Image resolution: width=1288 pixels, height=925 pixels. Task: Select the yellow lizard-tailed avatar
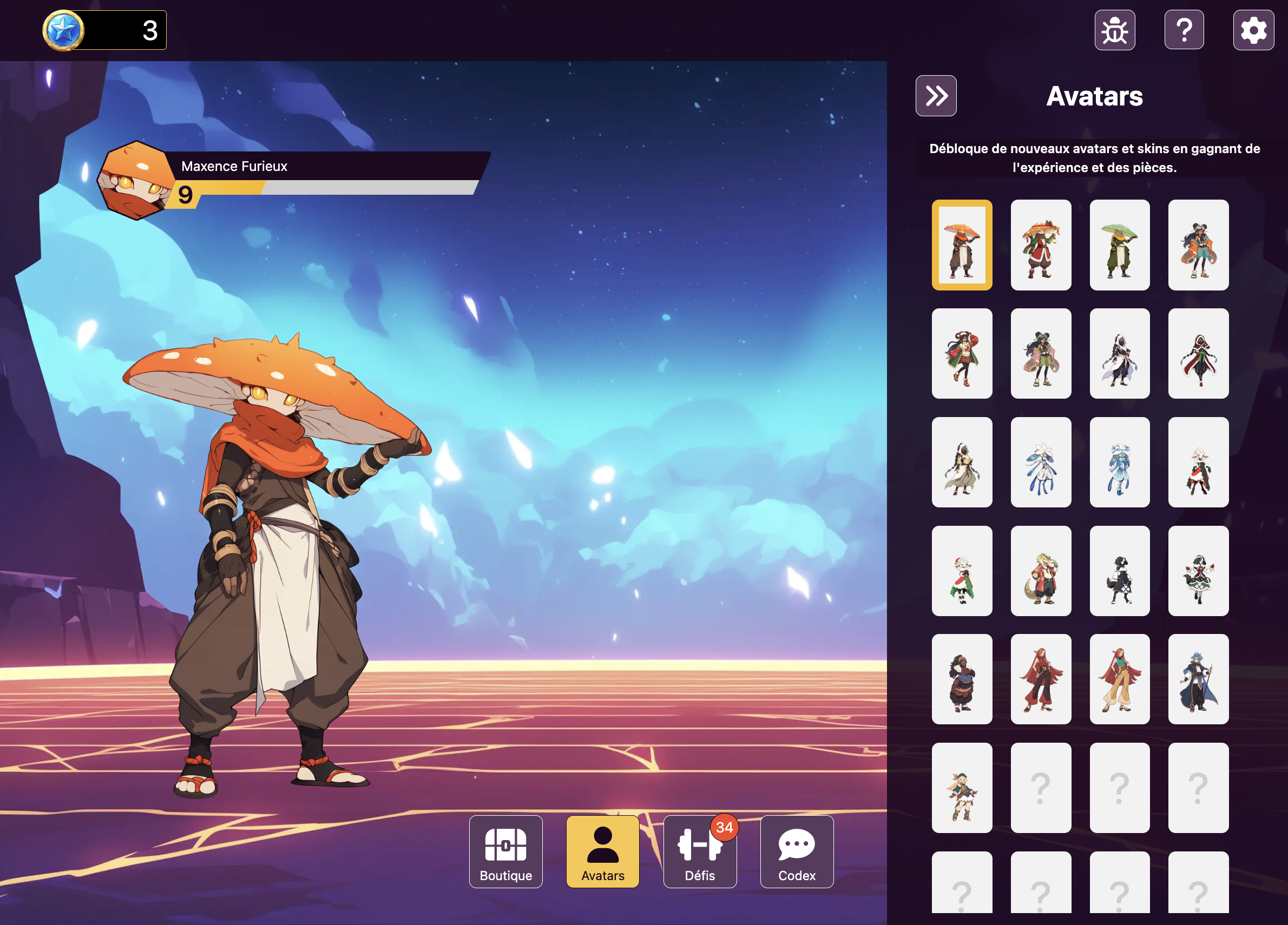1041,571
